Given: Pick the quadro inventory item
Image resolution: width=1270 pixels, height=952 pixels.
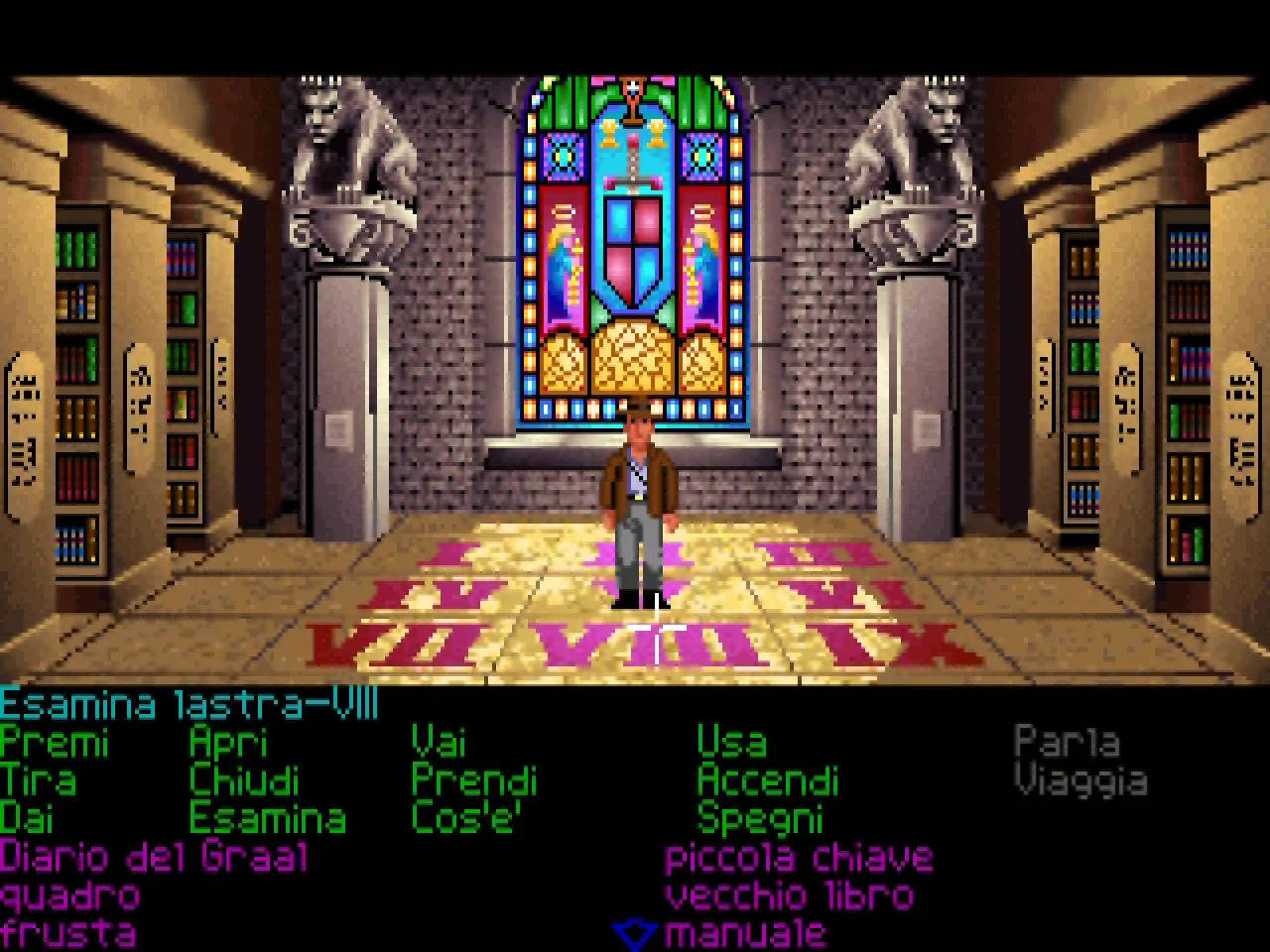Looking at the screenshot, I should coord(69,895).
